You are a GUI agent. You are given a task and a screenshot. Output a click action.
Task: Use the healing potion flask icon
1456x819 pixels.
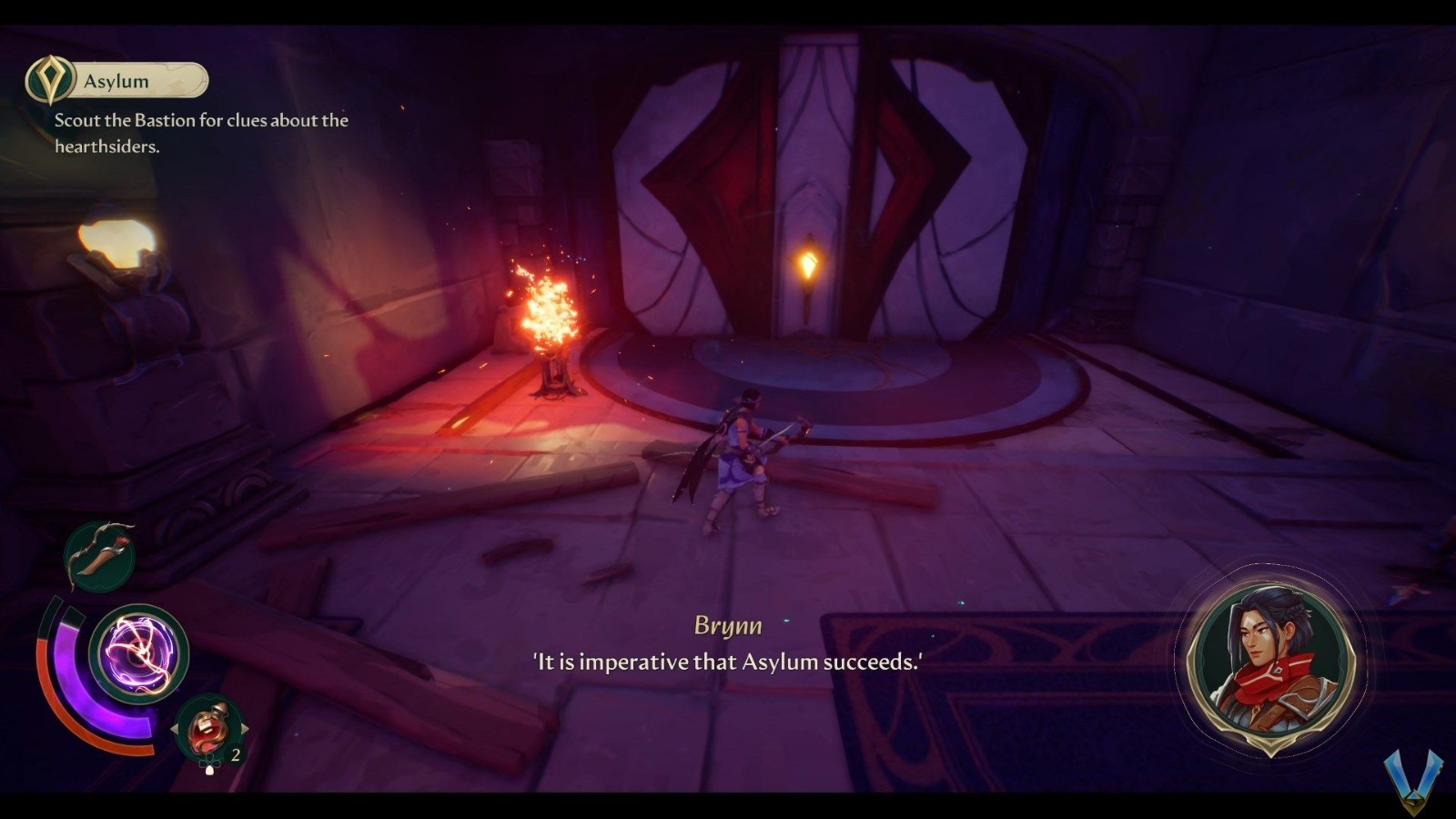tap(207, 728)
